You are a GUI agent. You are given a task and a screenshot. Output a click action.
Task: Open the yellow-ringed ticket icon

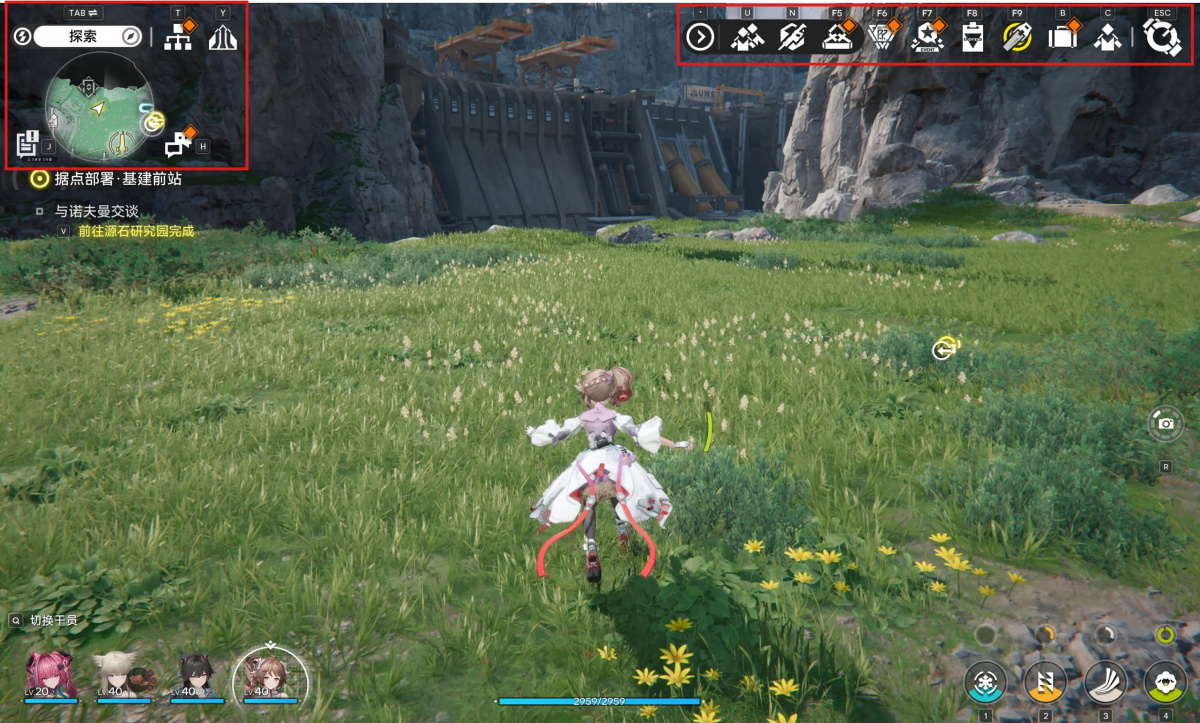pyautogui.click(x=1017, y=38)
